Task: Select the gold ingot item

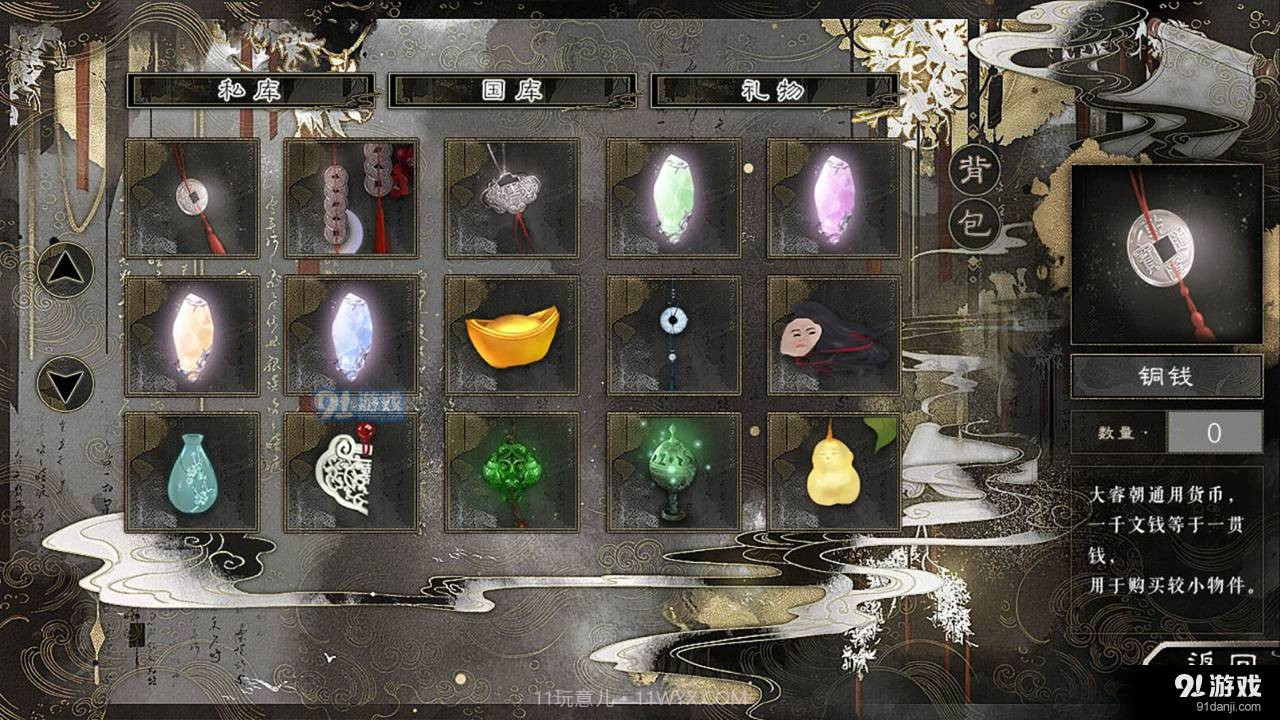Action: click(512, 335)
